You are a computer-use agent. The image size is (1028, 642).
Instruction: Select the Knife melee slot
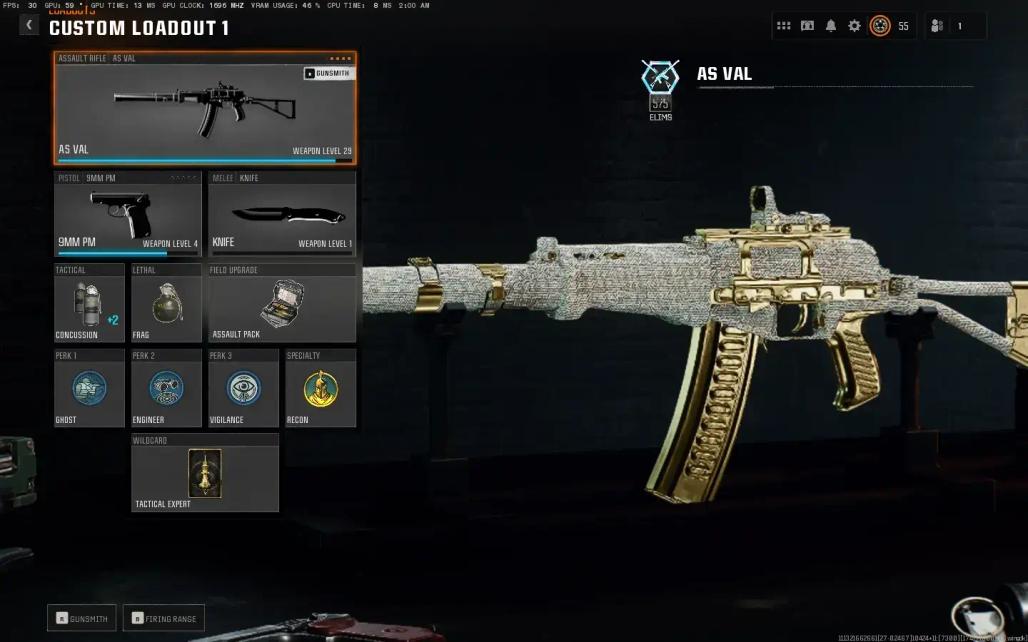click(x=282, y=214)
